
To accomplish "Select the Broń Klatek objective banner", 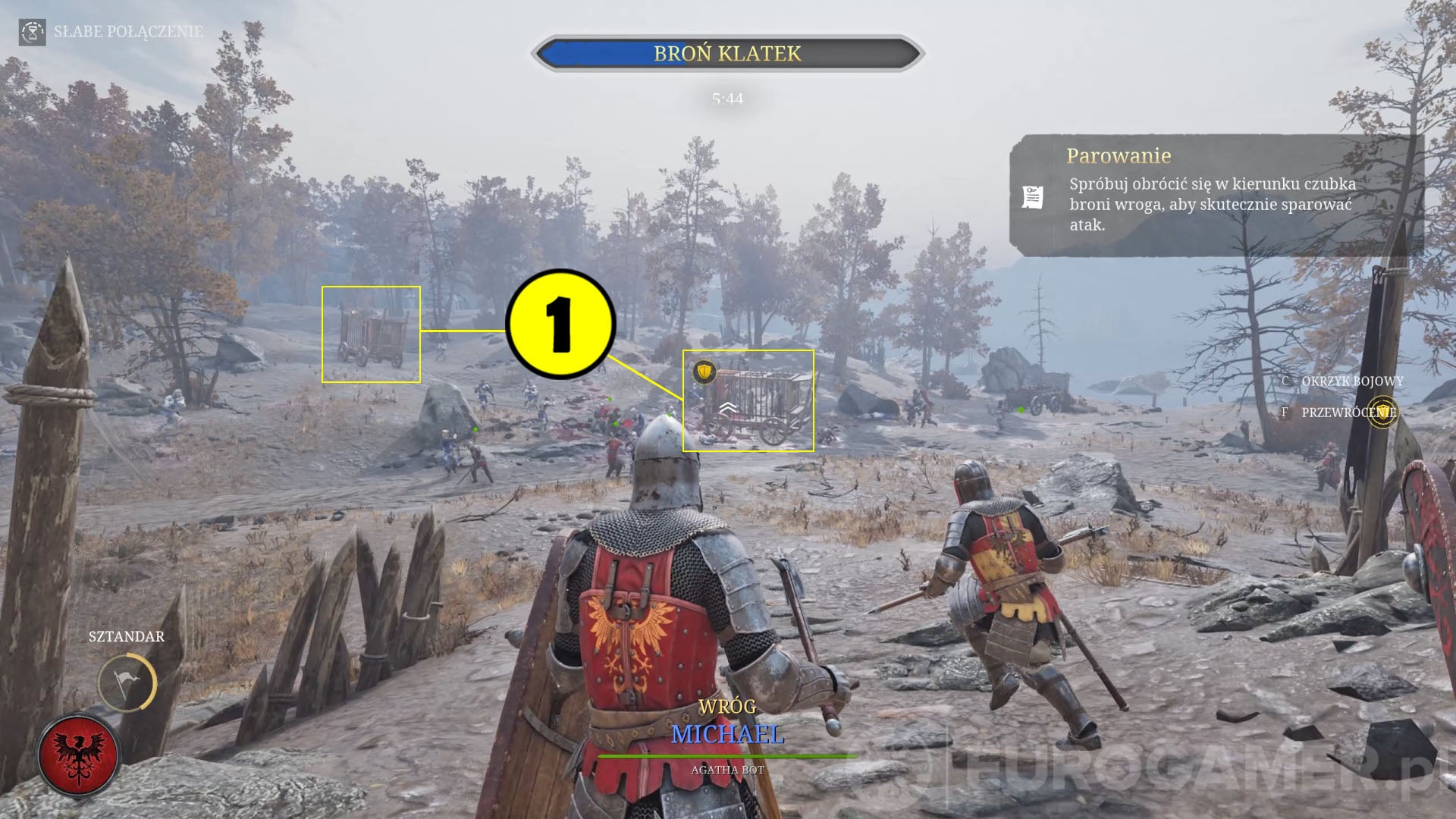I will tap(727, 53).
